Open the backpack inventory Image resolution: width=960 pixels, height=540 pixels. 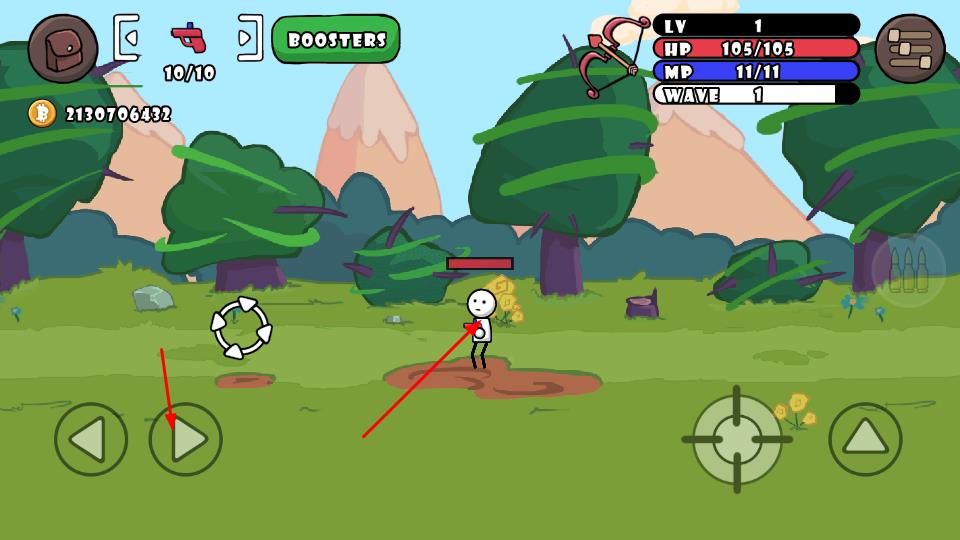point(62,48)
